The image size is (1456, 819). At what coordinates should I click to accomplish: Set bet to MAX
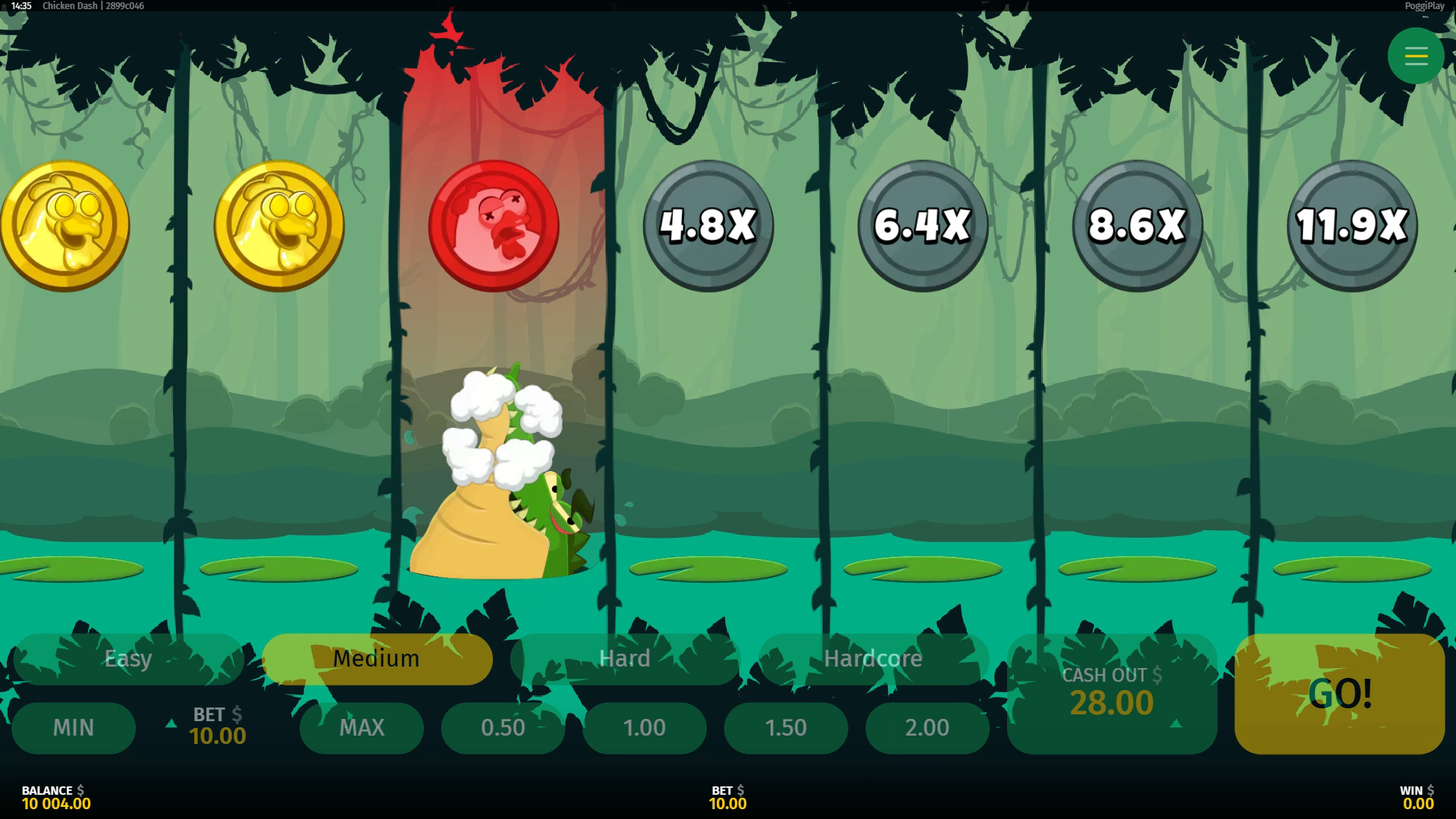(362, 728)
